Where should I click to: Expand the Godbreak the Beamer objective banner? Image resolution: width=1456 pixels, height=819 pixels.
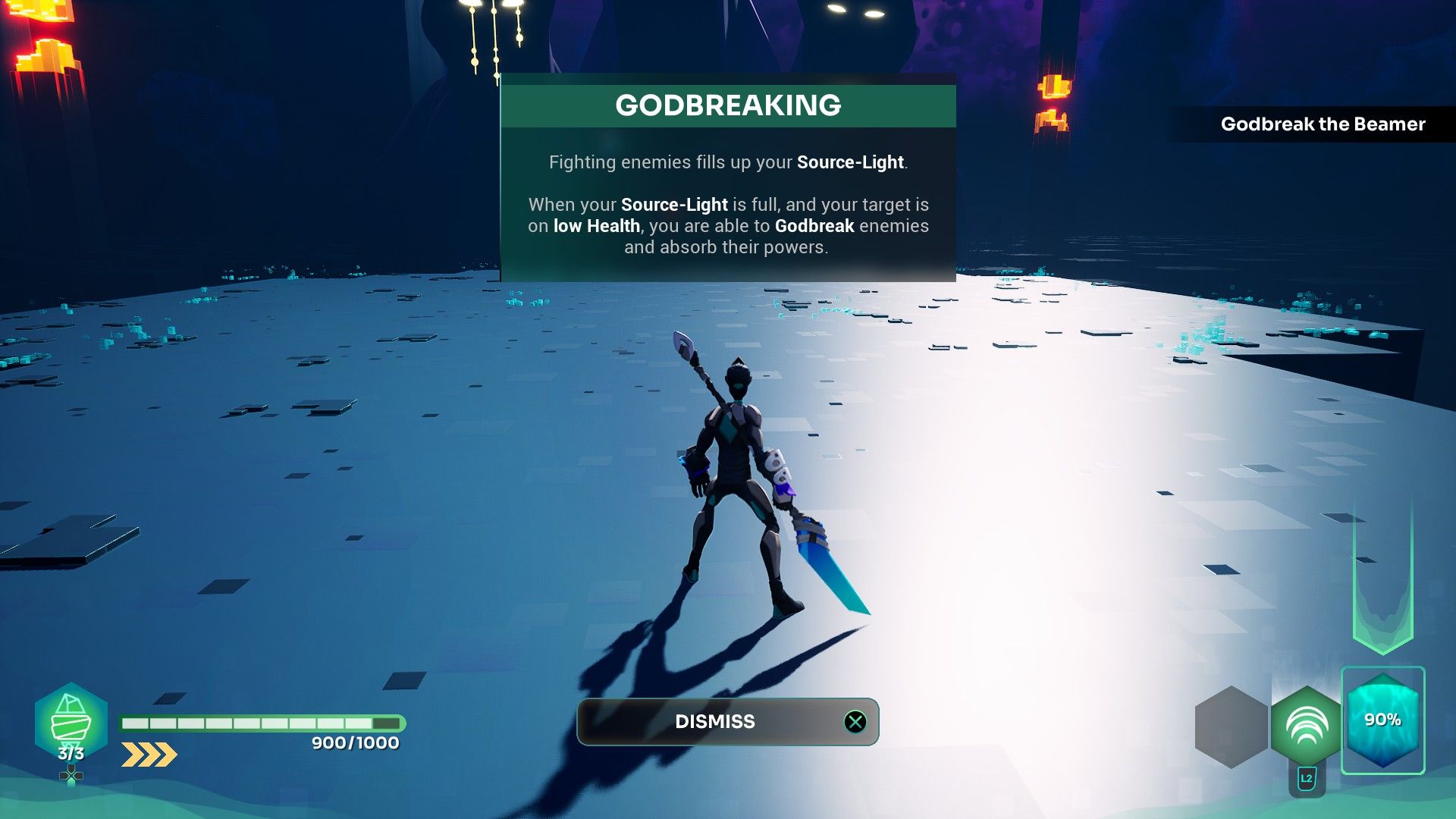pyautogui.click(x=1323, y=124)
